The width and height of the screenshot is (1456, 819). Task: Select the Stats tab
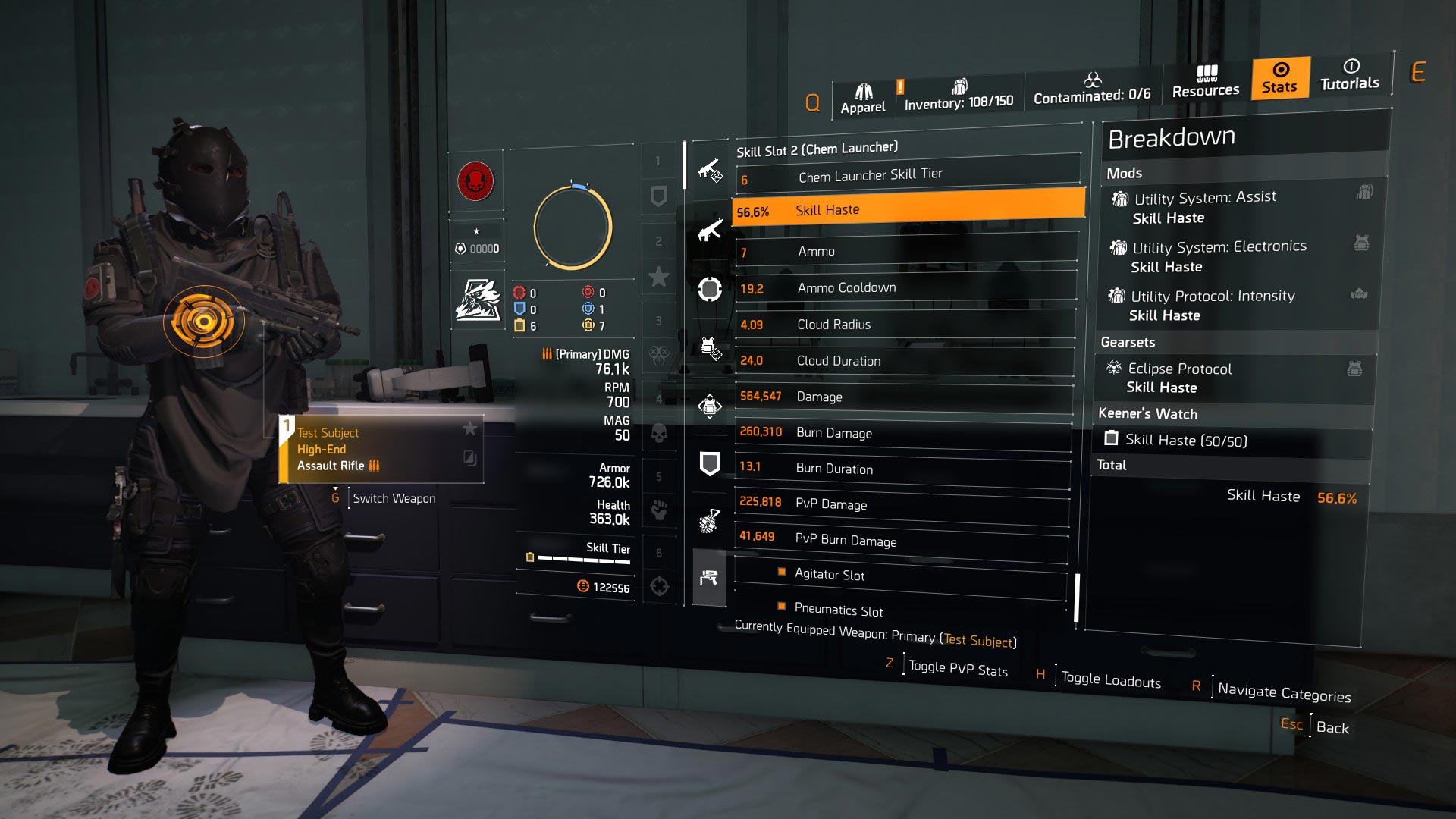point(1280,78)
